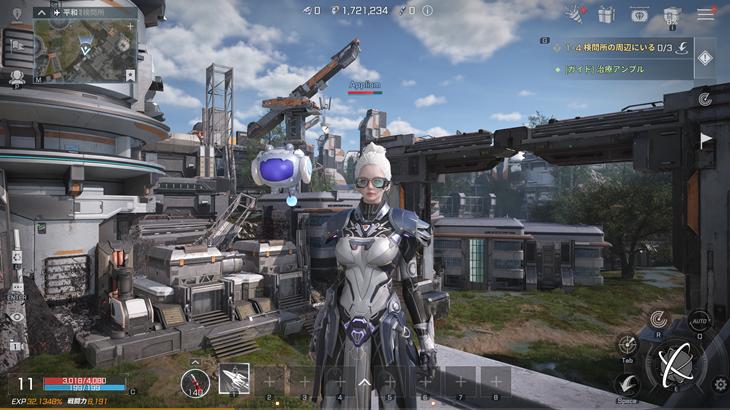Open the gift box rewards icon
The width and height of the screenshot is (730, 410).
coord(605,14)
